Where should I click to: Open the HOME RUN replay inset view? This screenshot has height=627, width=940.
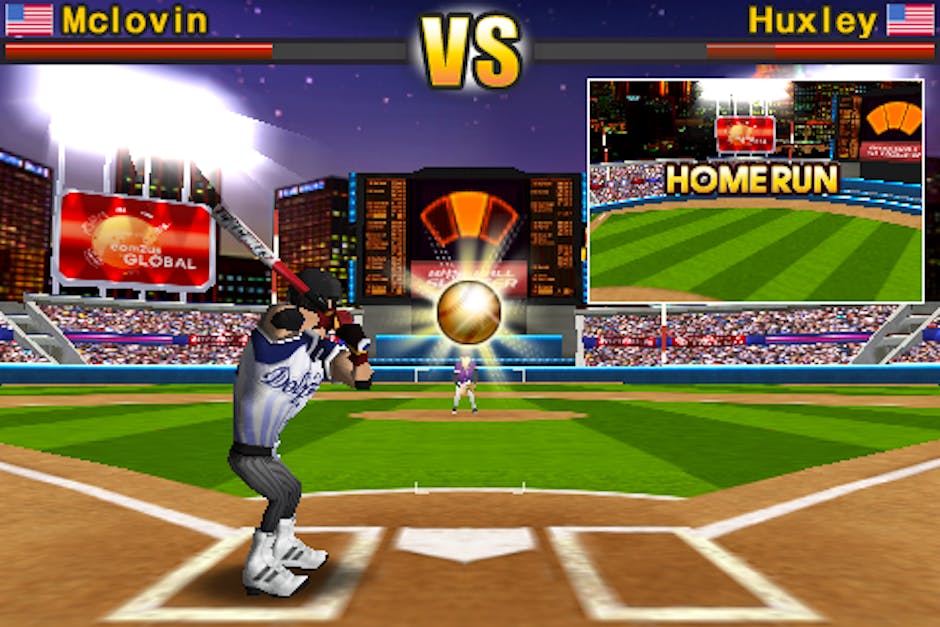pyautogui.click(x=755, y=190)
